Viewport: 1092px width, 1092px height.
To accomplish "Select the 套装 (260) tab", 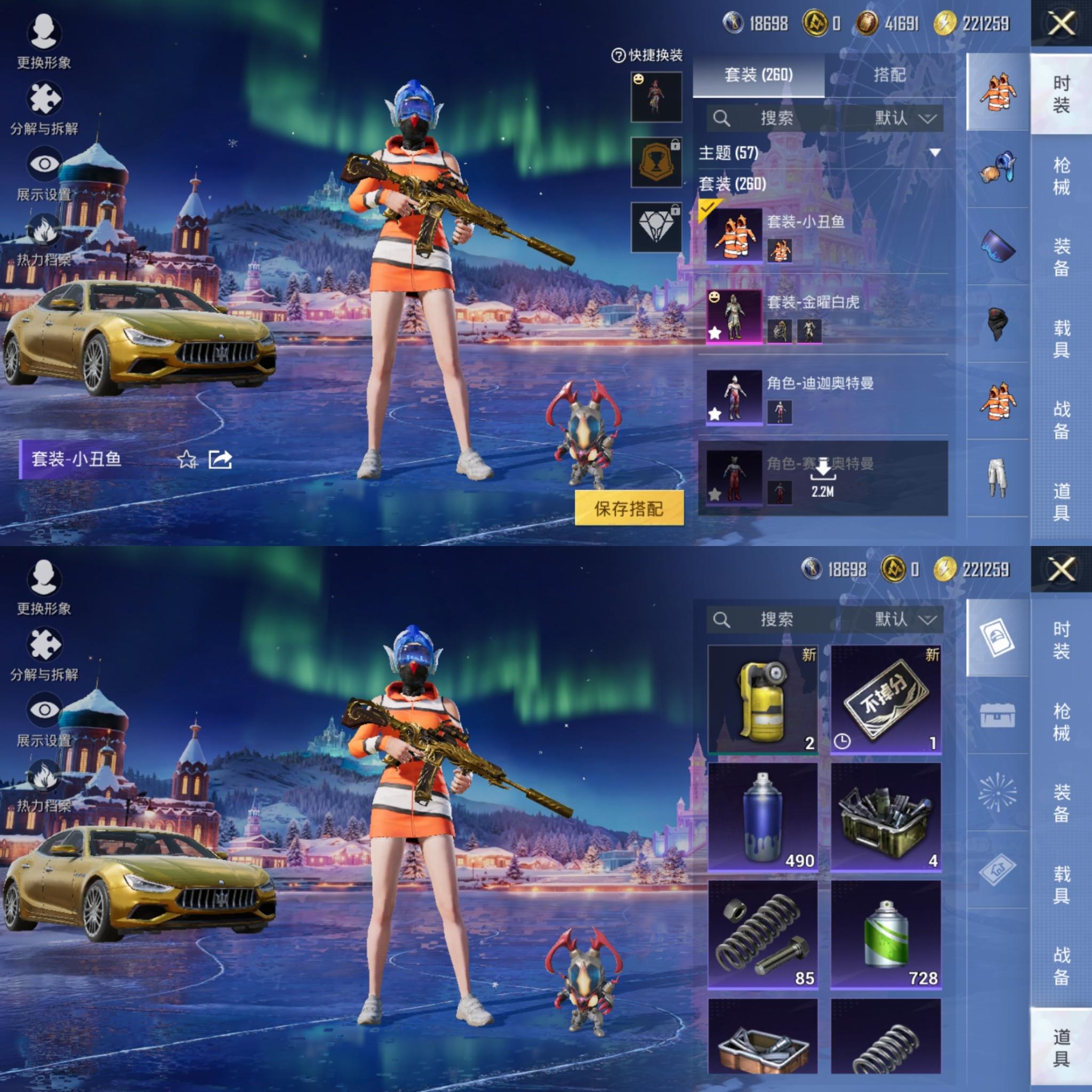I will [758, 75].
